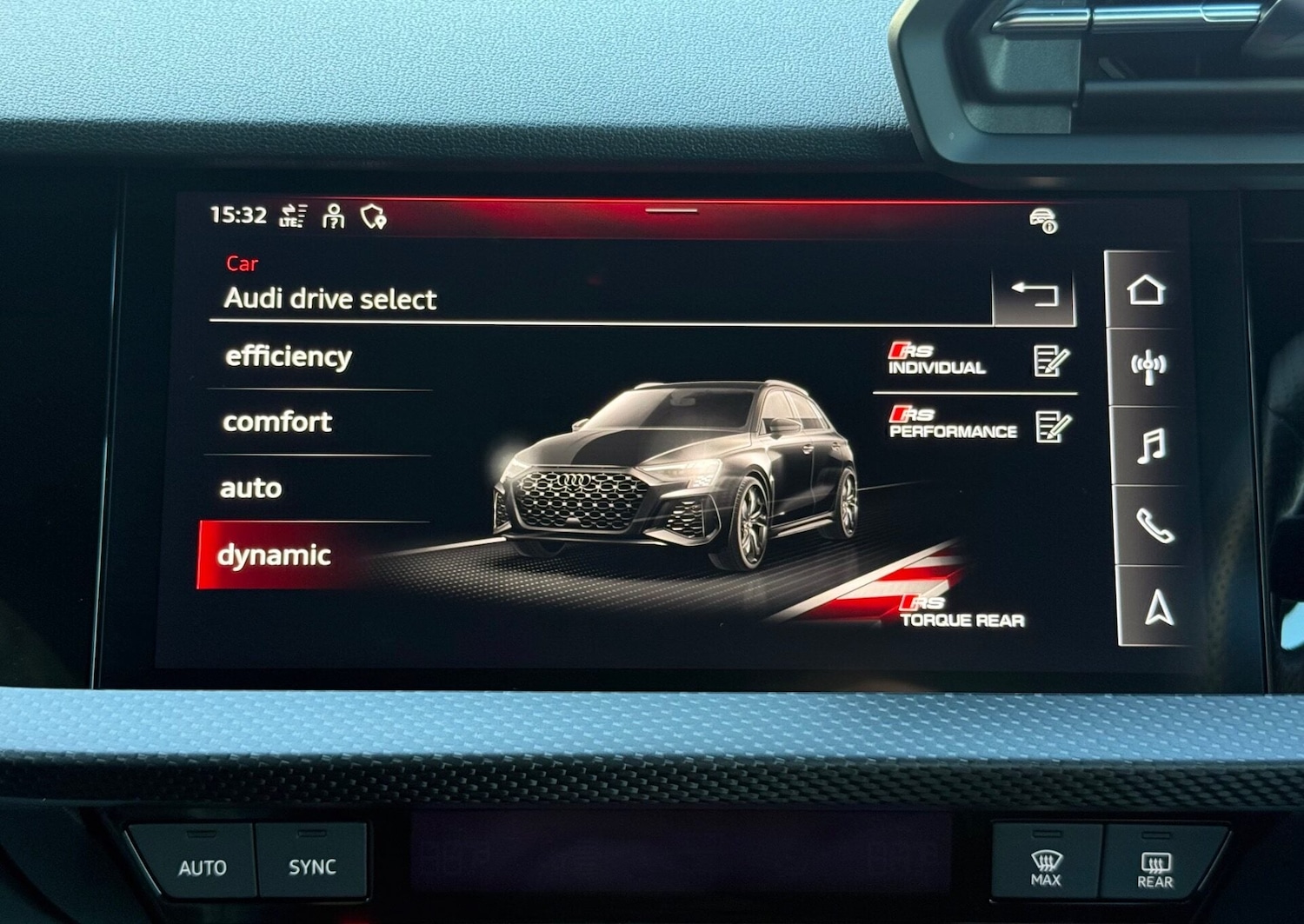Tap the connectivity icon in the top-right

1044,220
